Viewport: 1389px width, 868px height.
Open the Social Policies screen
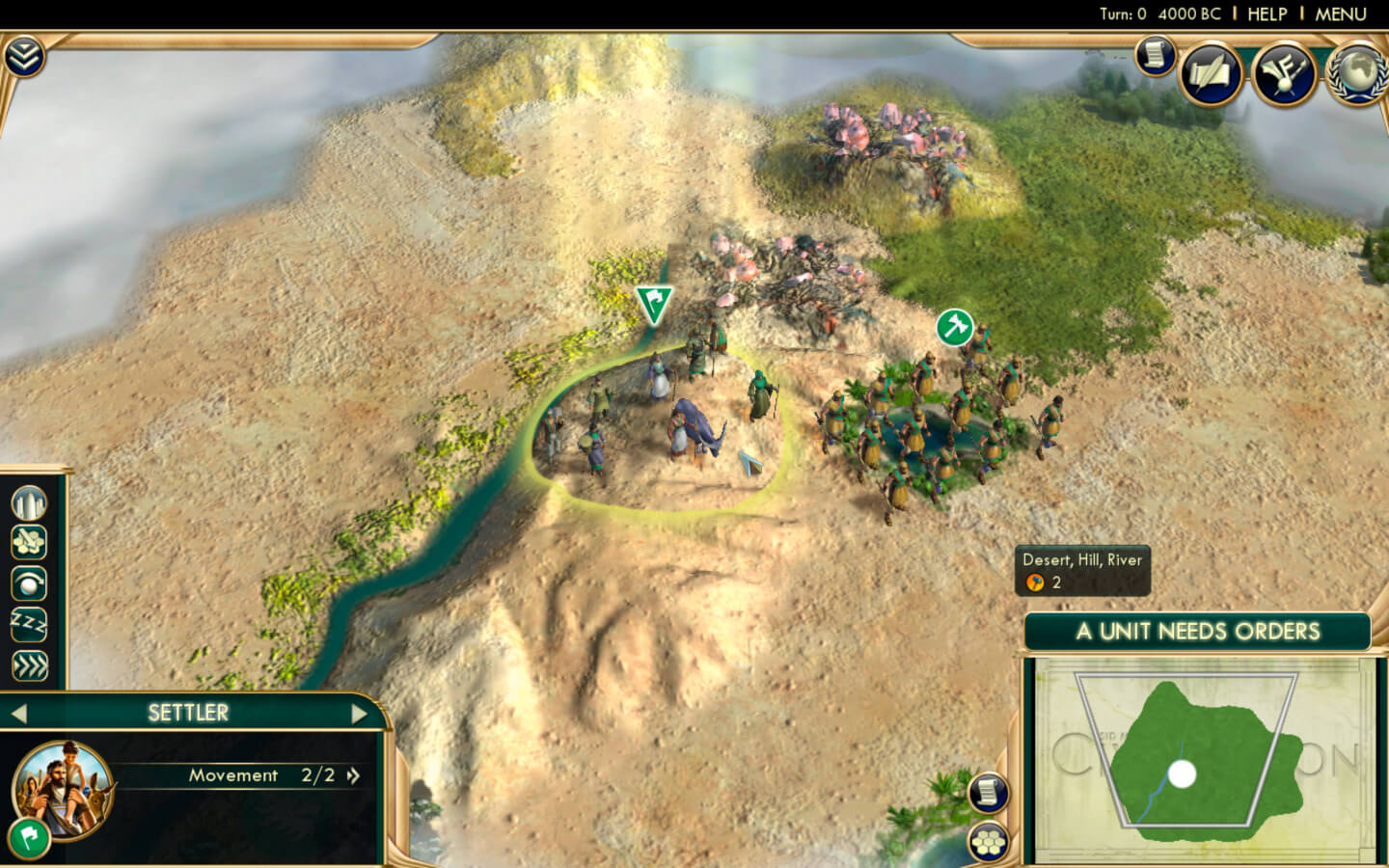coord(1211,74)
